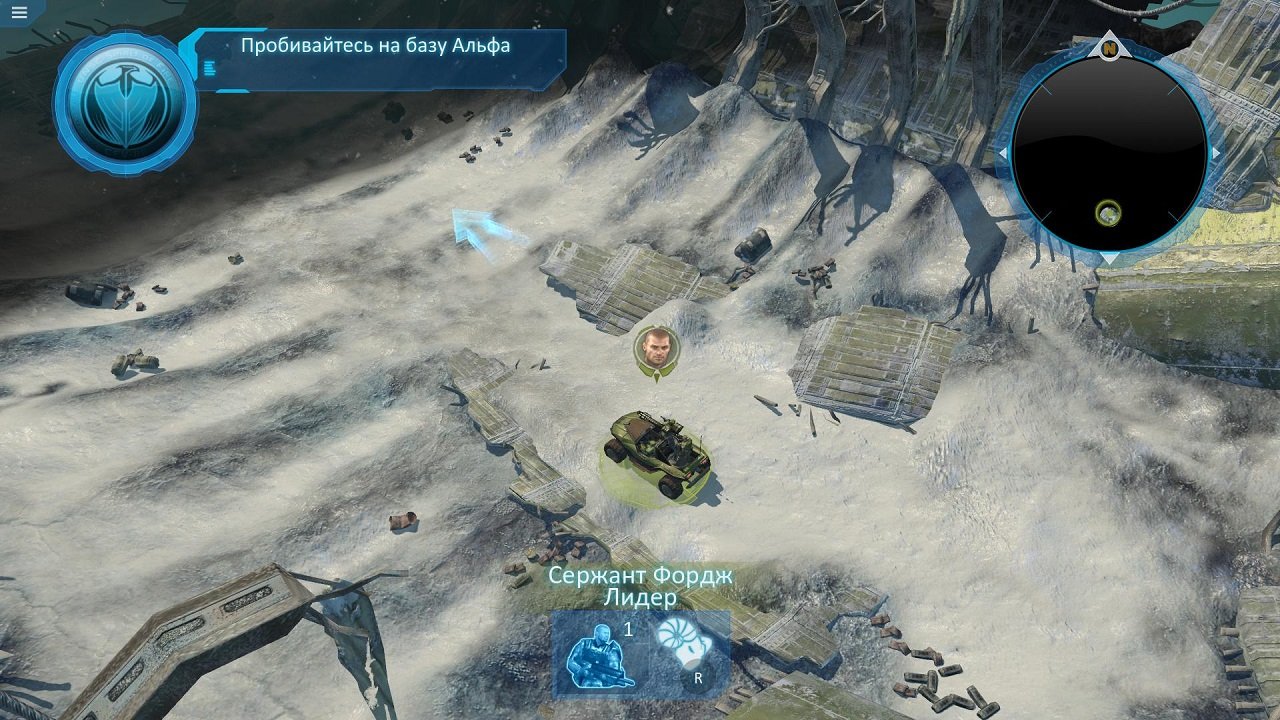Open the hamburger menu in the top-left corner

click(x=21, y=12)
